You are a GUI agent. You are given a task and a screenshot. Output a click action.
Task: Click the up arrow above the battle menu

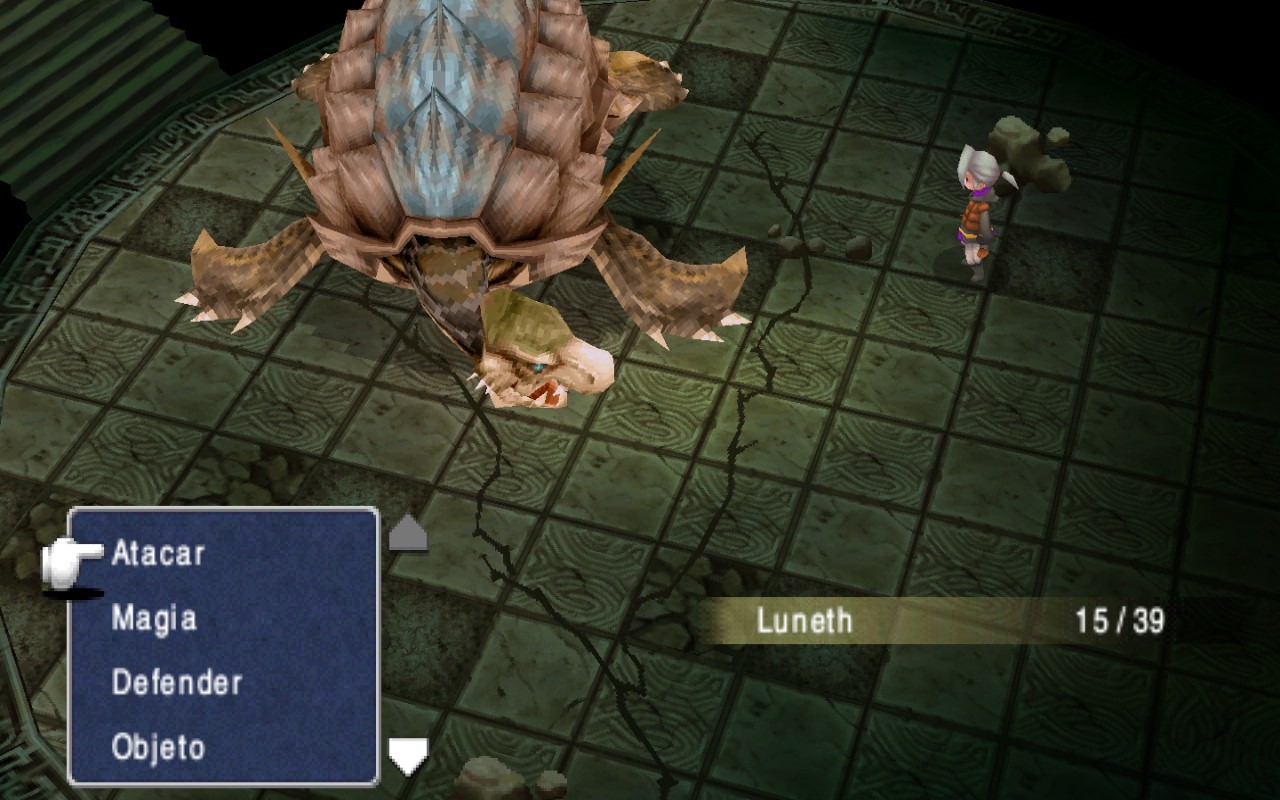(407, 533)
